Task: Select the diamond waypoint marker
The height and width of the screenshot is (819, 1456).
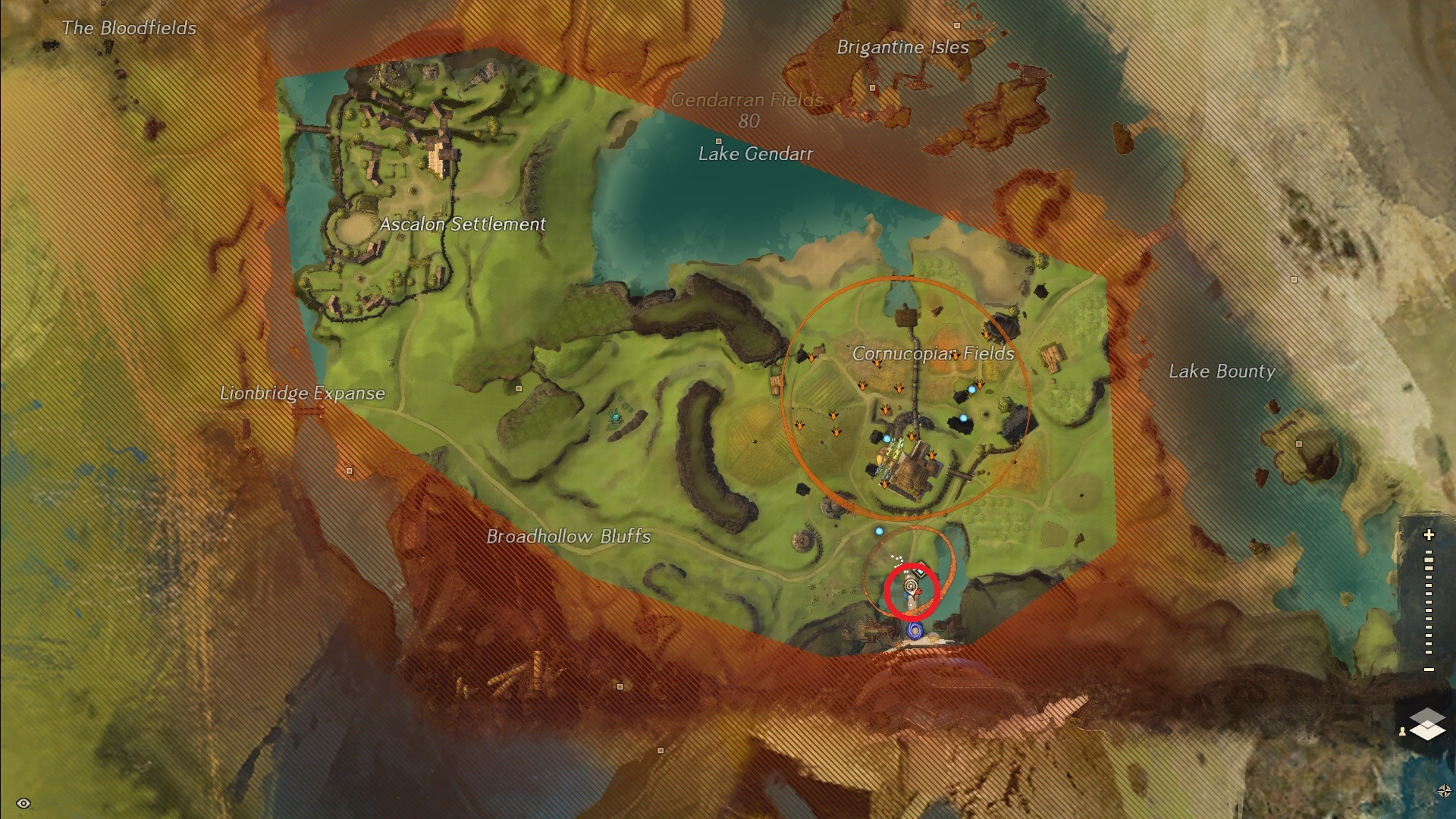Action: (x=921, y=571)
